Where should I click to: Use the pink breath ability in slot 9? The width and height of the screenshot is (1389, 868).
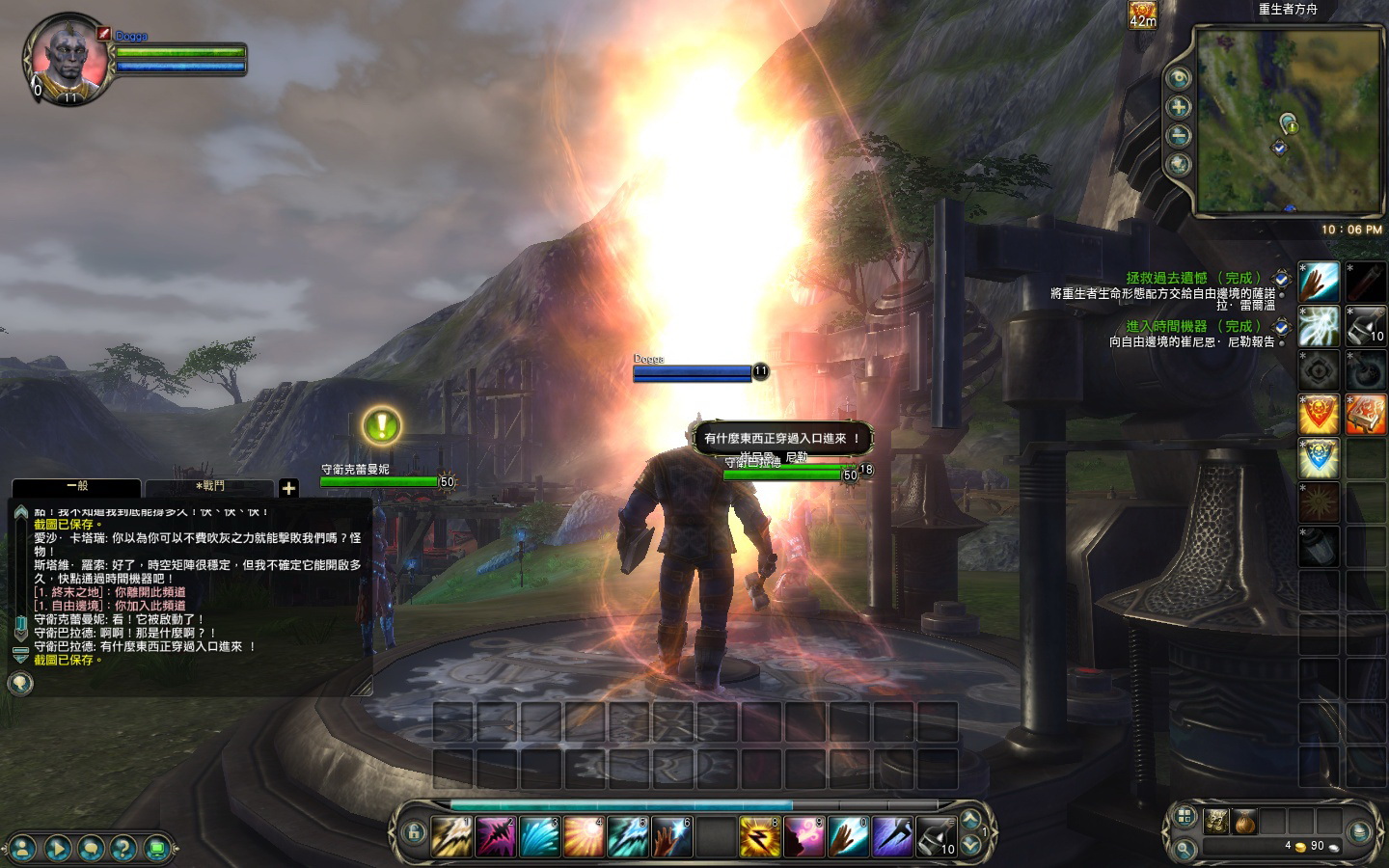point(803,836)
